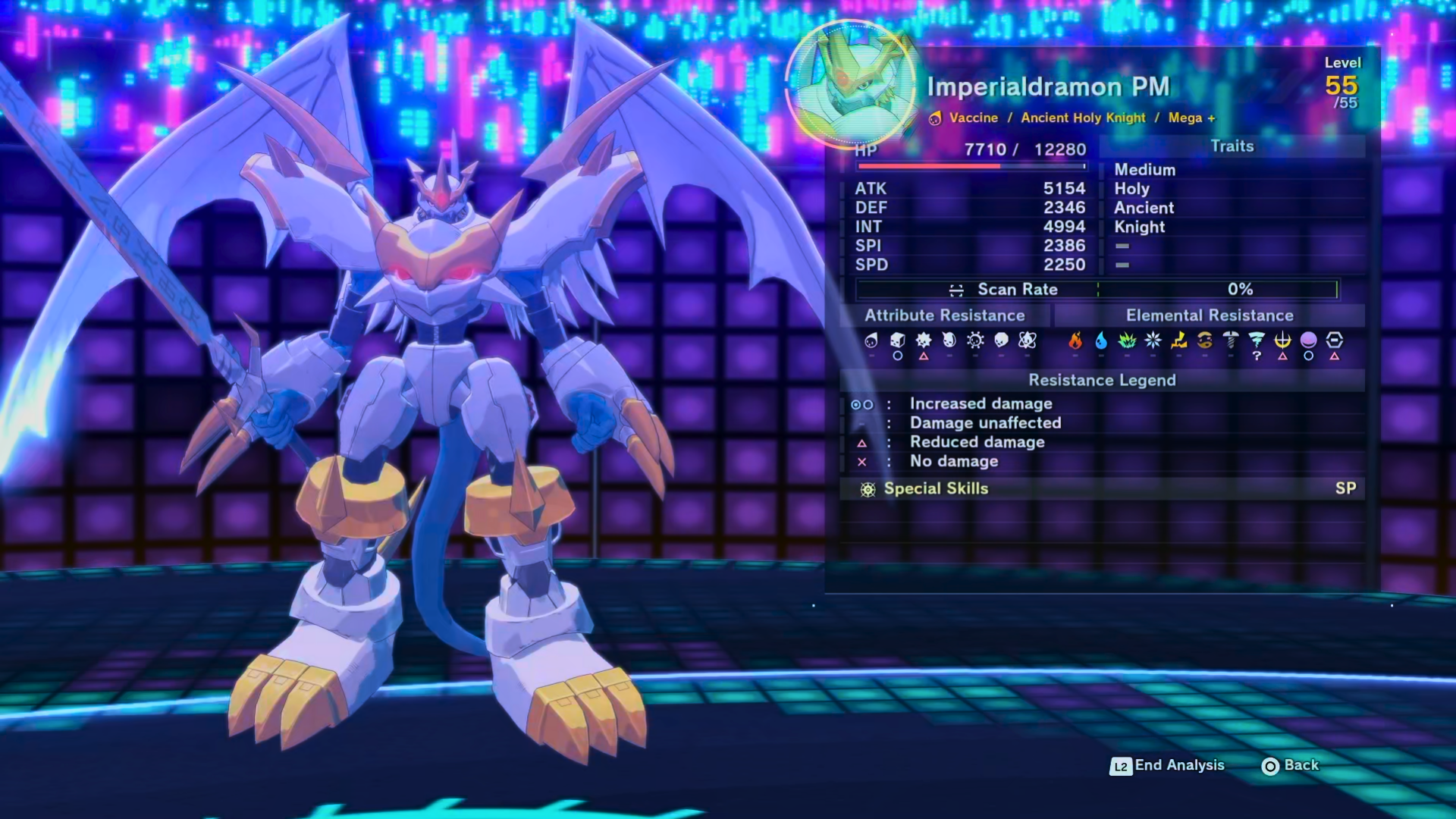Select the yellow lightning resistance icon

tap(1179, 340)
